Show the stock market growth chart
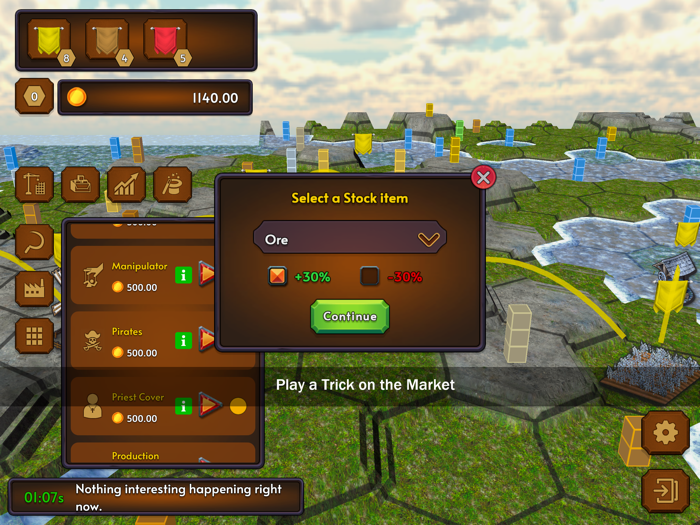Screen dimensions: 700x525 tap(127, 184)
